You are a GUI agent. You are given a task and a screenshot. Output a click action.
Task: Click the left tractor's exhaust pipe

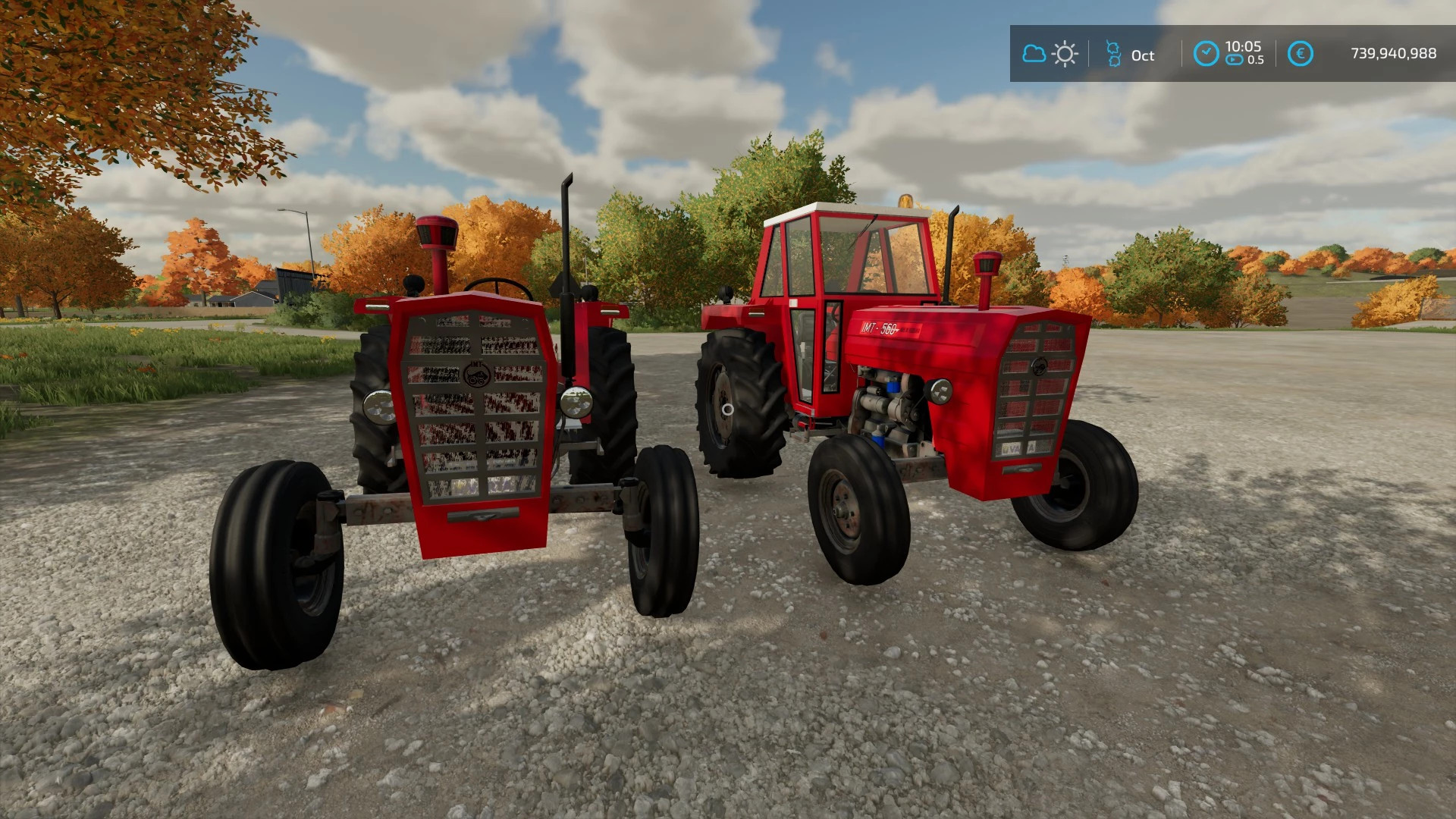click(x=565, y=235)
